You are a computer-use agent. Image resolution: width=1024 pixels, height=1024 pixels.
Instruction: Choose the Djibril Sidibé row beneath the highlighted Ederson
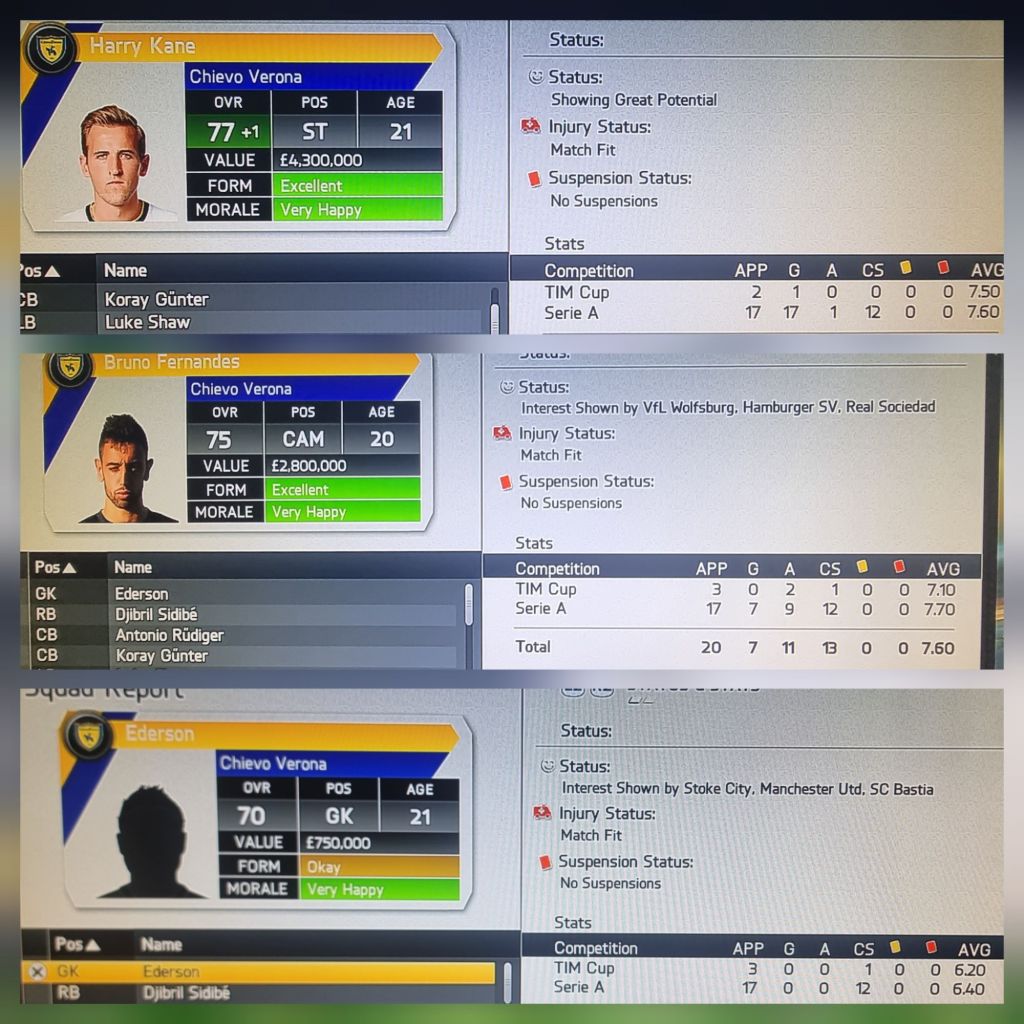pos(185,993)
